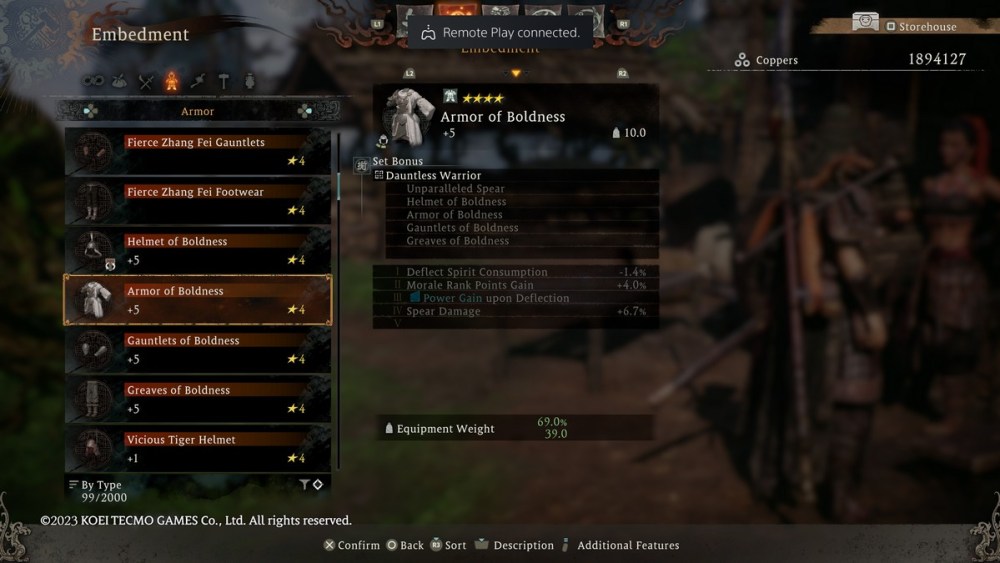This screenshot has height=563, width=1000.
Task: Choose the Fierce Zhang Fei Footwear row
Action: [x=197, y=201]
